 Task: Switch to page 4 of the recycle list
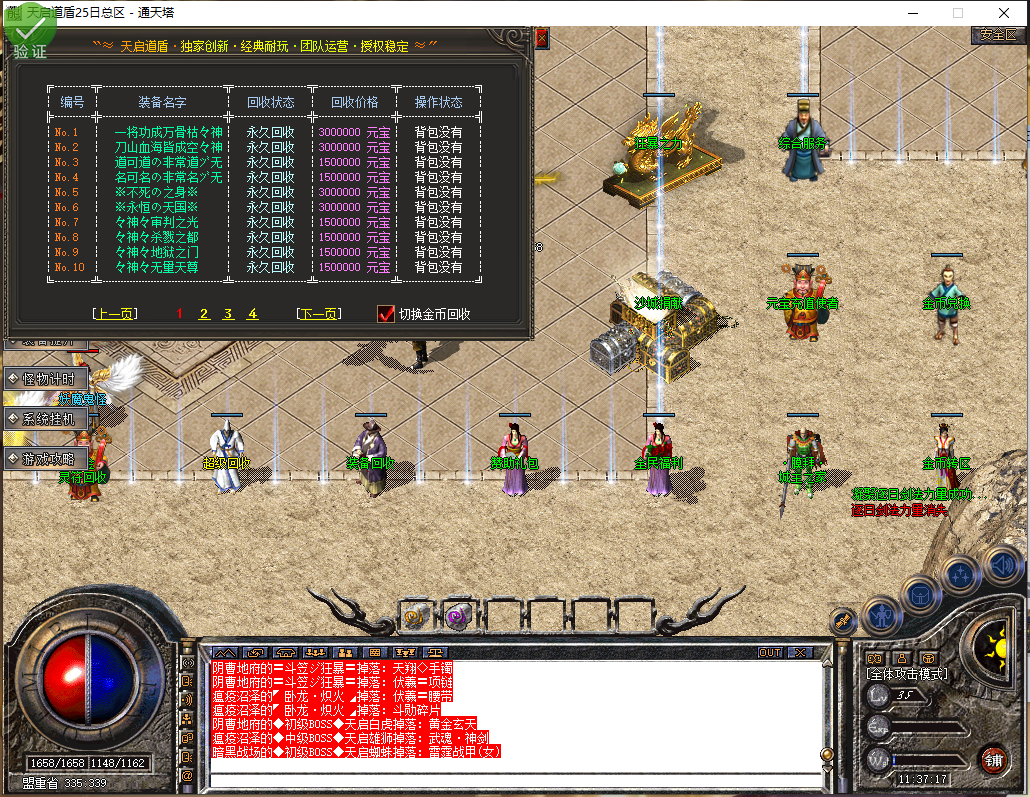[x=253, y=314]
